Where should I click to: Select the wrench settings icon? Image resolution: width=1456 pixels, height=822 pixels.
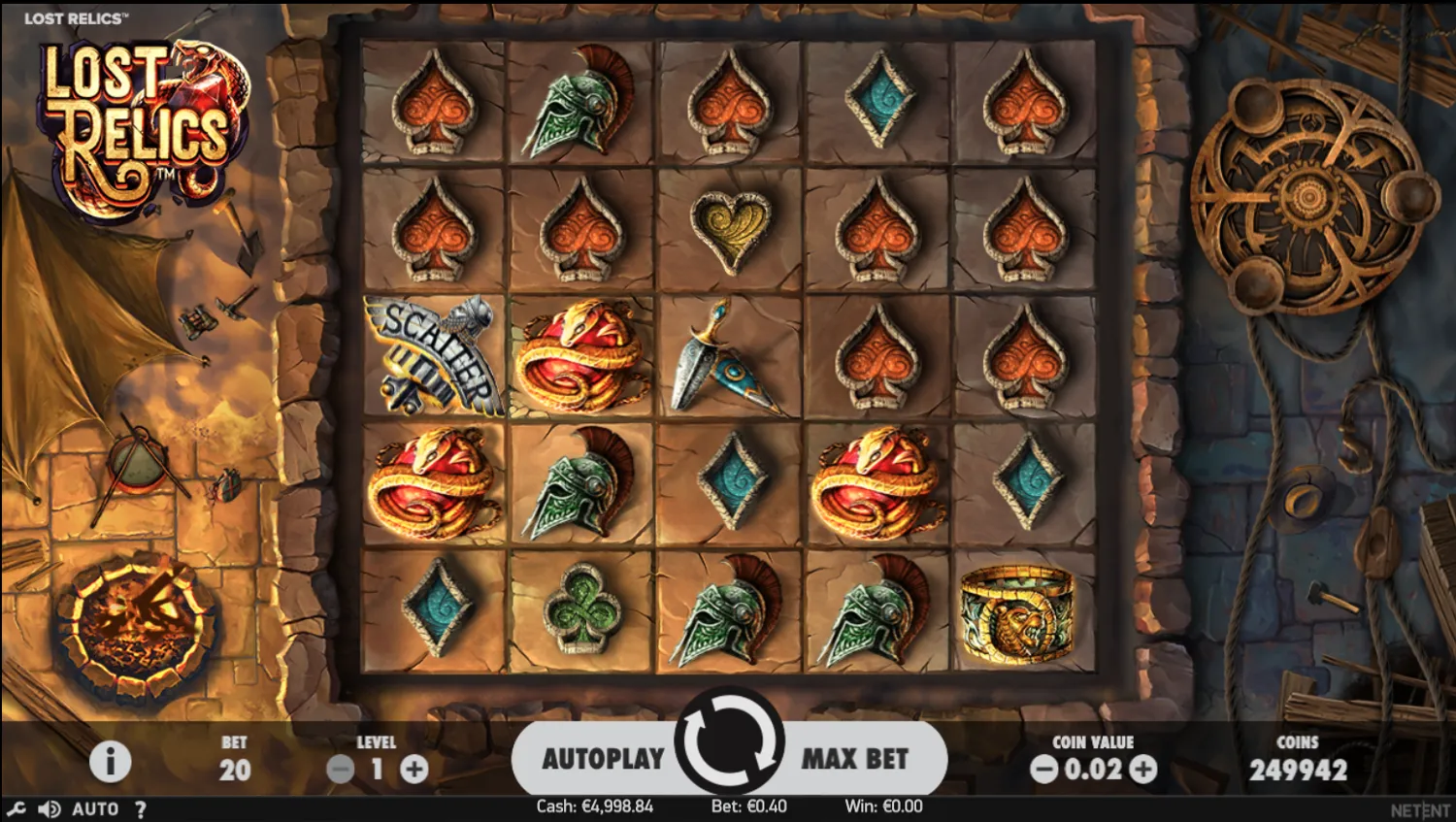click(15, 808)
